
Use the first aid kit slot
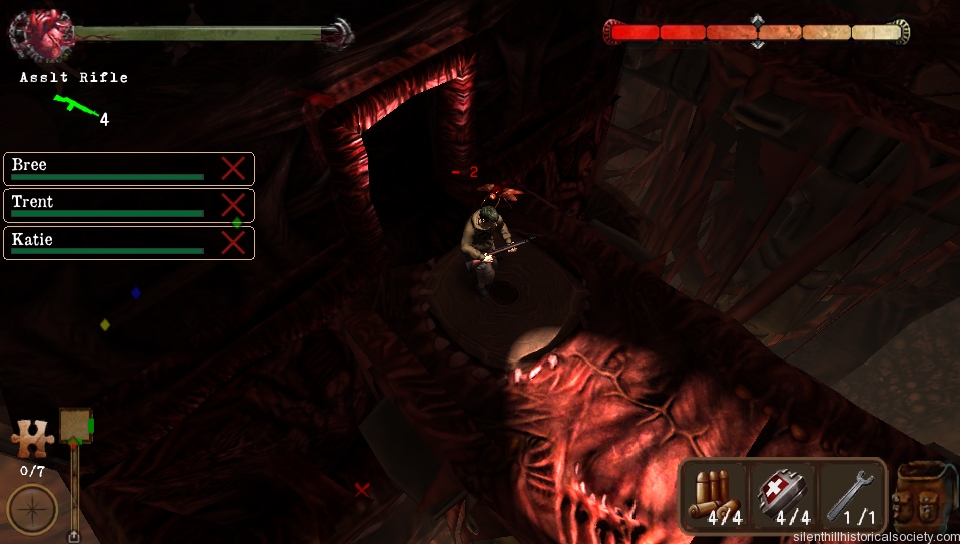tap(784, 496)
